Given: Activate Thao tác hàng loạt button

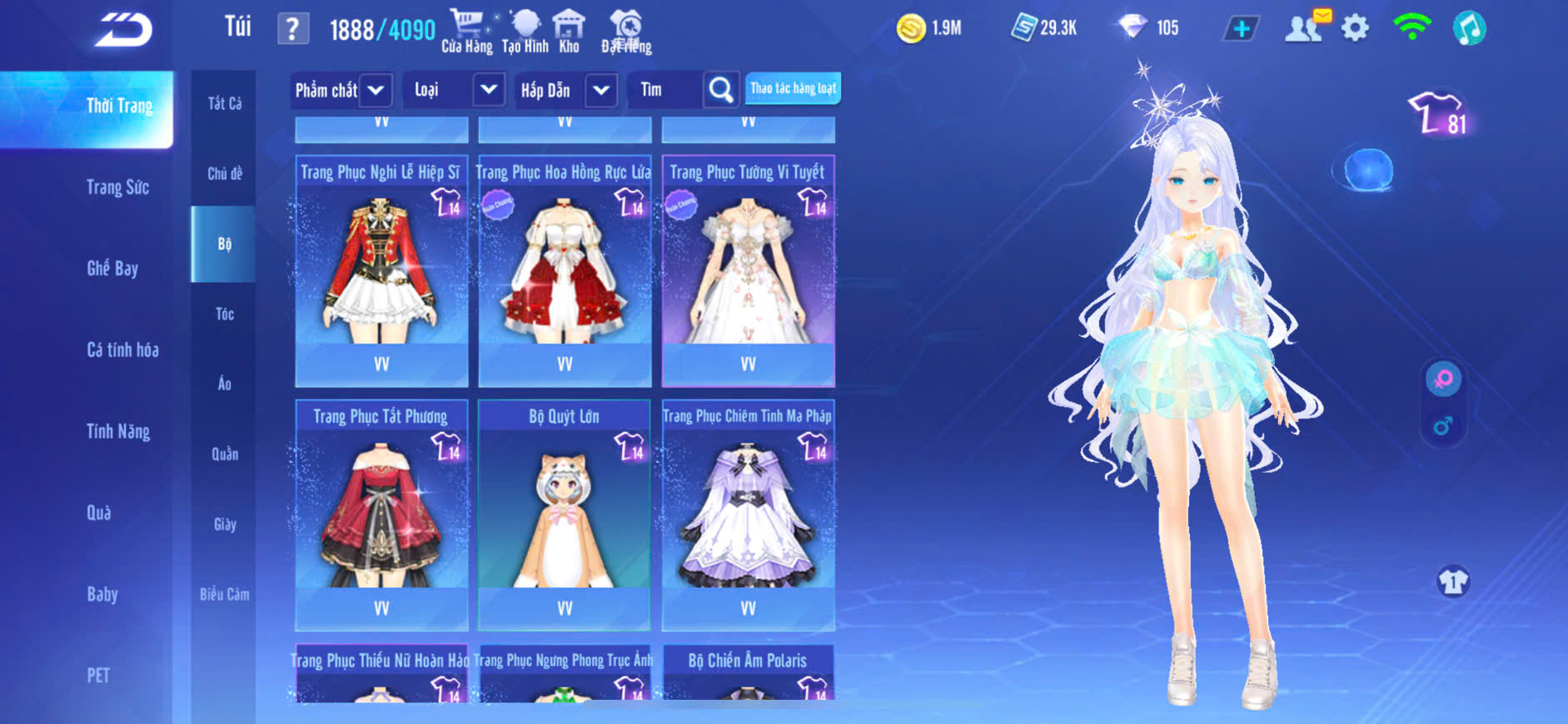Looking at the screenshot, I should pyautogui.click(x=793, y=88).
